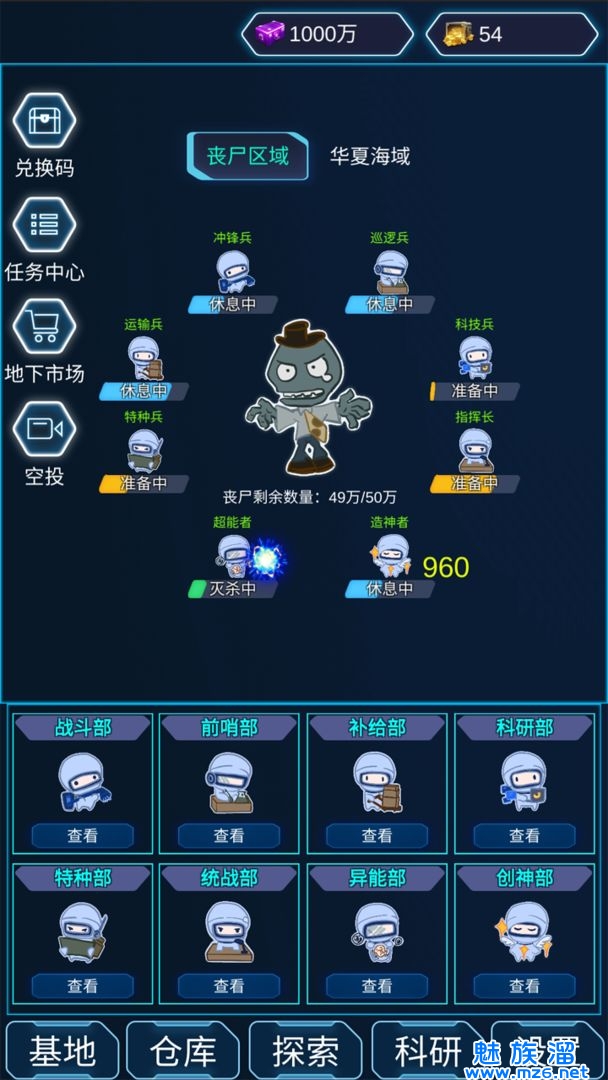Switch to the 丧尸区域 tab
The height and width of the screenshot is (1080, 608).
tap(247, 156)
